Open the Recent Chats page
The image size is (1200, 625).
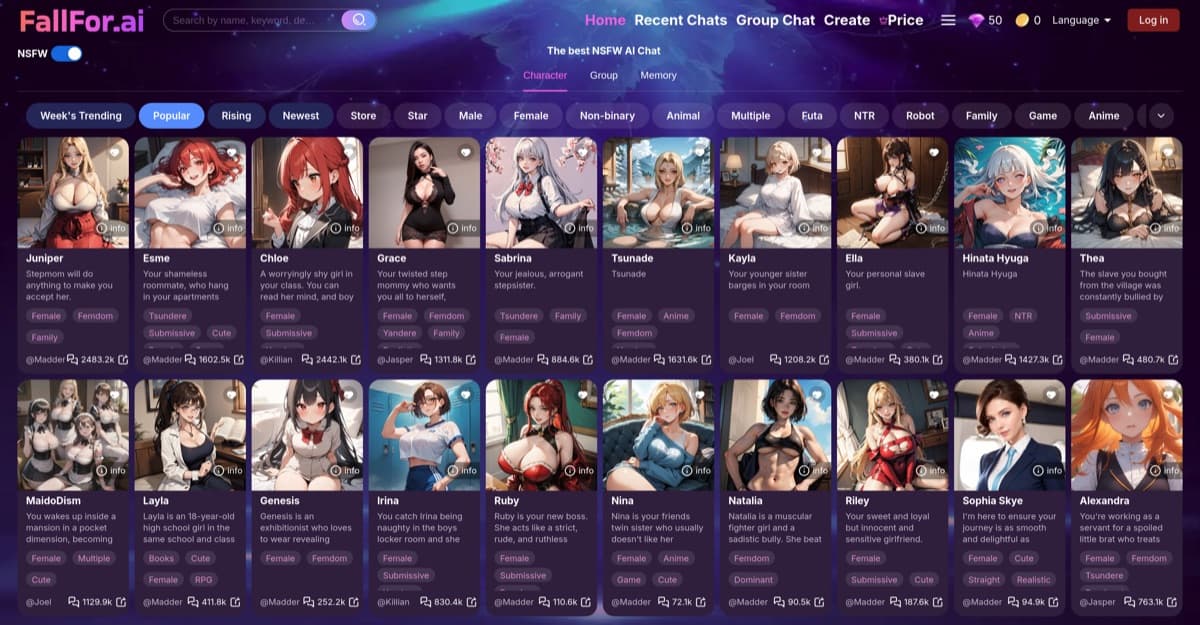click(680, 20)
